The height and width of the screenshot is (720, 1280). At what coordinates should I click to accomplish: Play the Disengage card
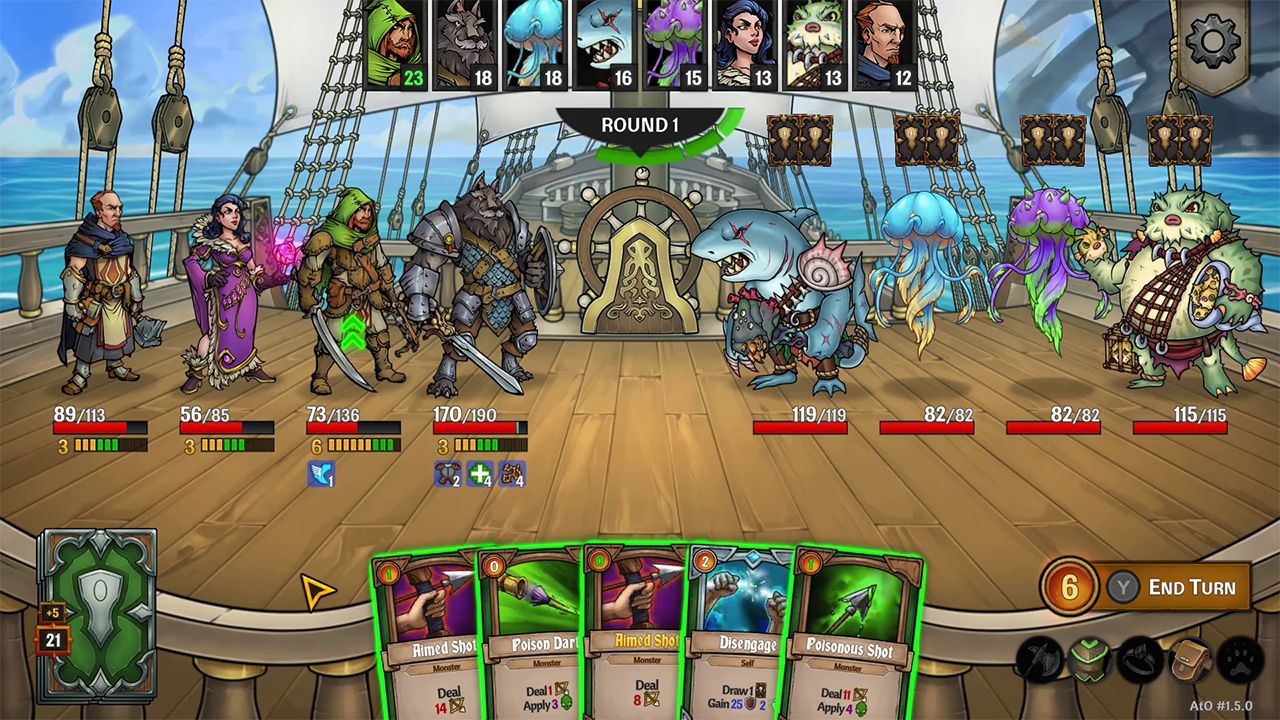(735, 640)
